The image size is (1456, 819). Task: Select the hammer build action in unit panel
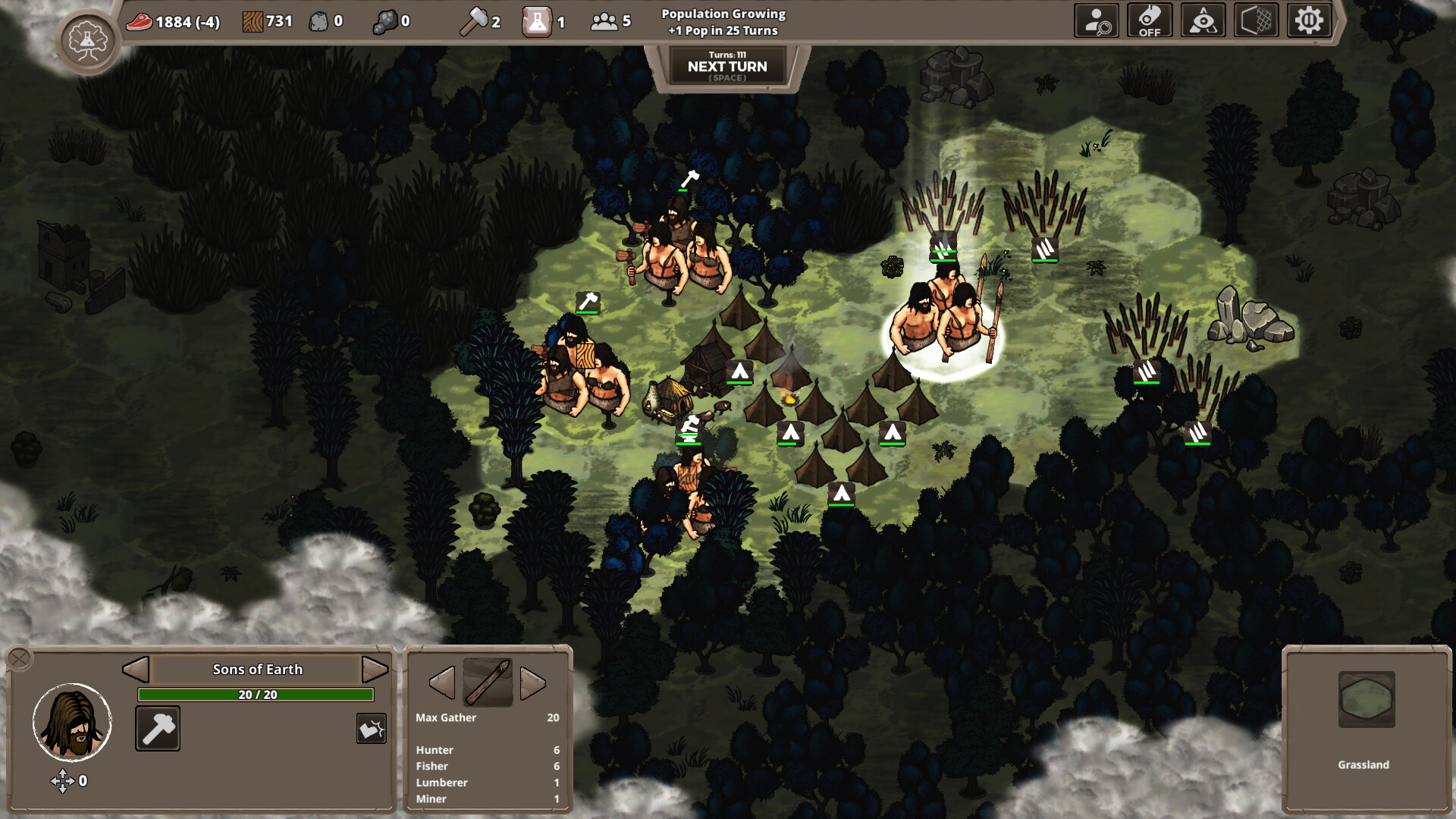click(x=157, y=728)
